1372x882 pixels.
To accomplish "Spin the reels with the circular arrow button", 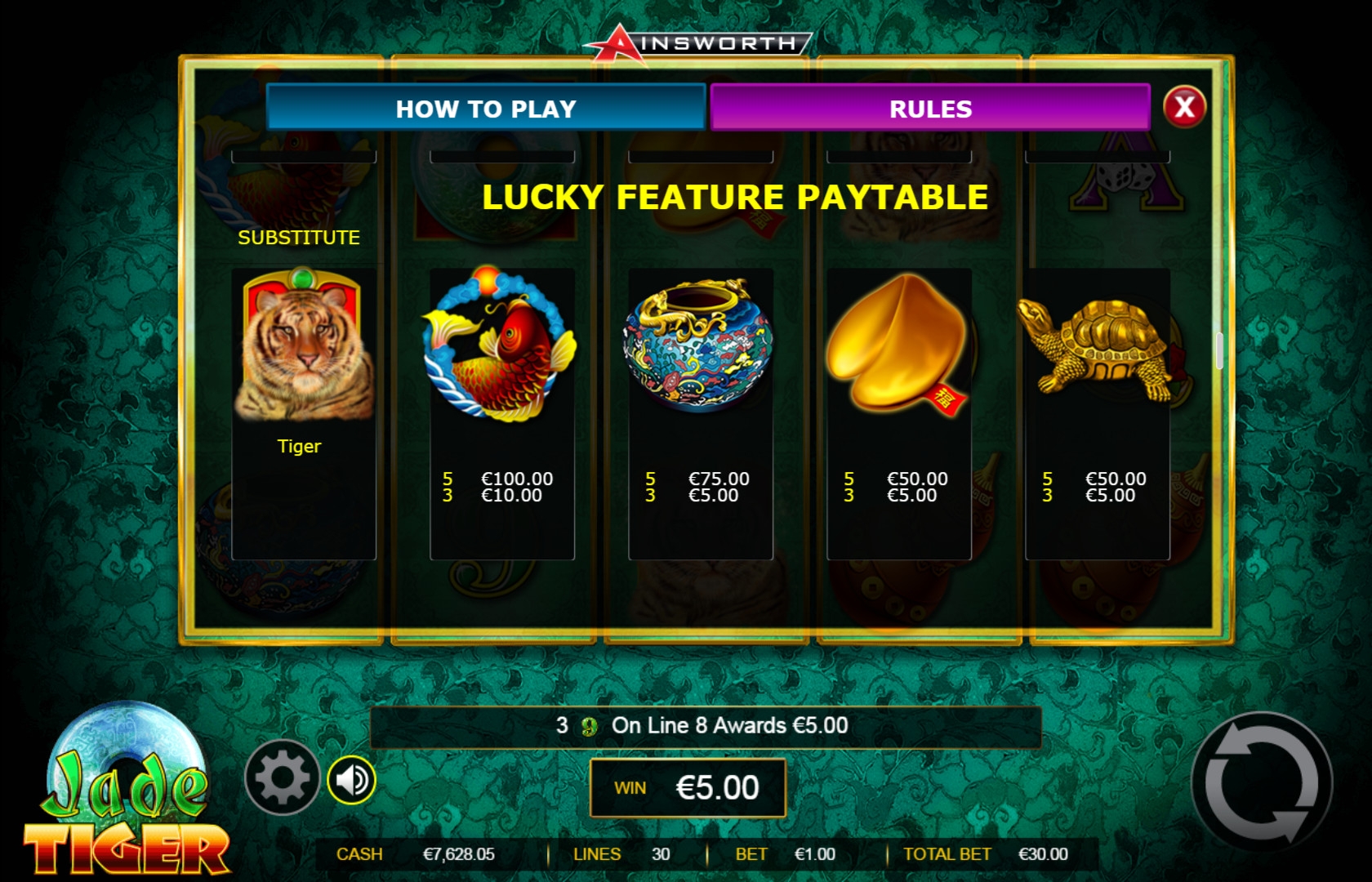I will 1261,783.
